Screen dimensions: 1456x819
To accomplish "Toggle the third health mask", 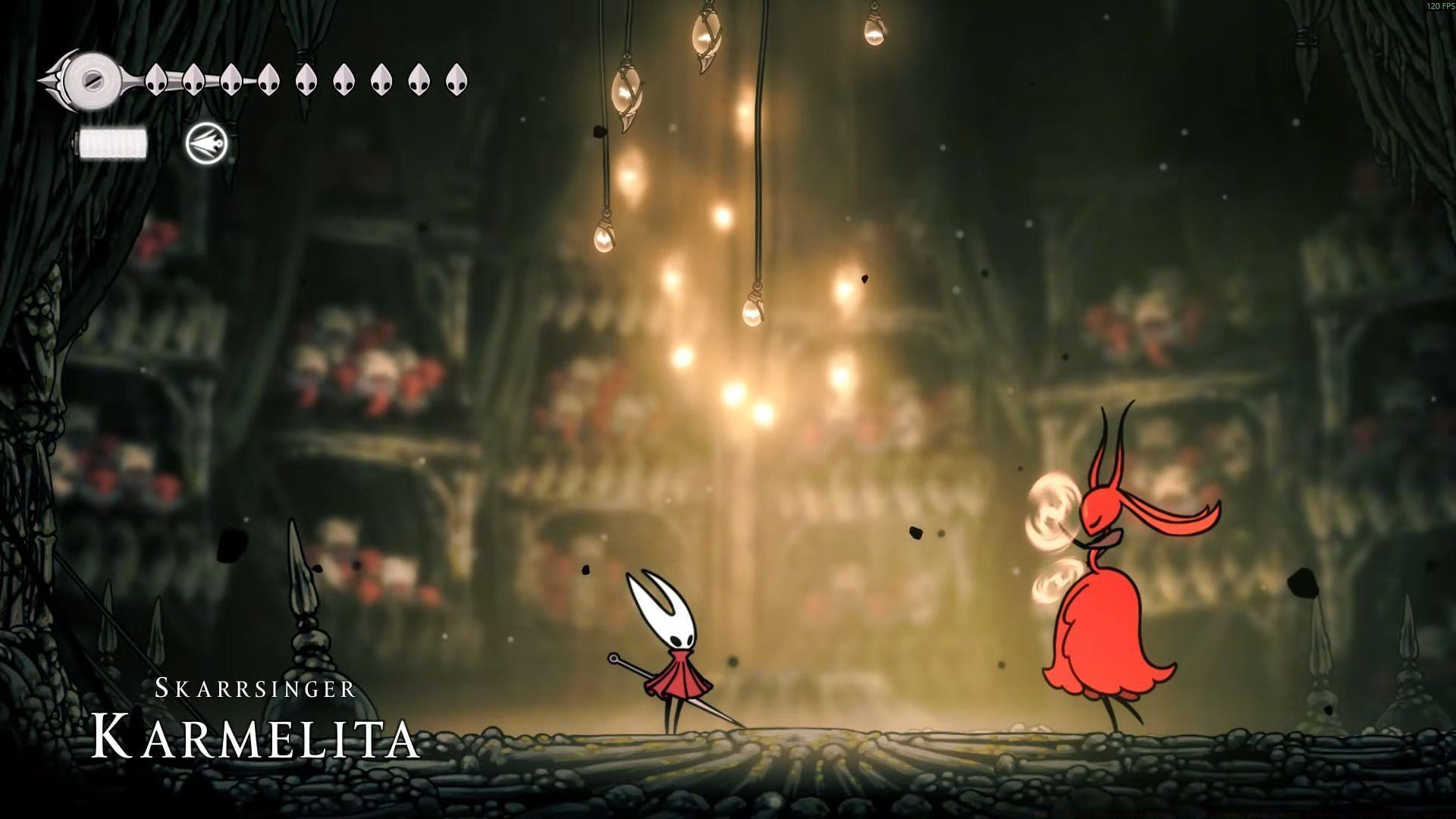I will [x=233, y=80].
